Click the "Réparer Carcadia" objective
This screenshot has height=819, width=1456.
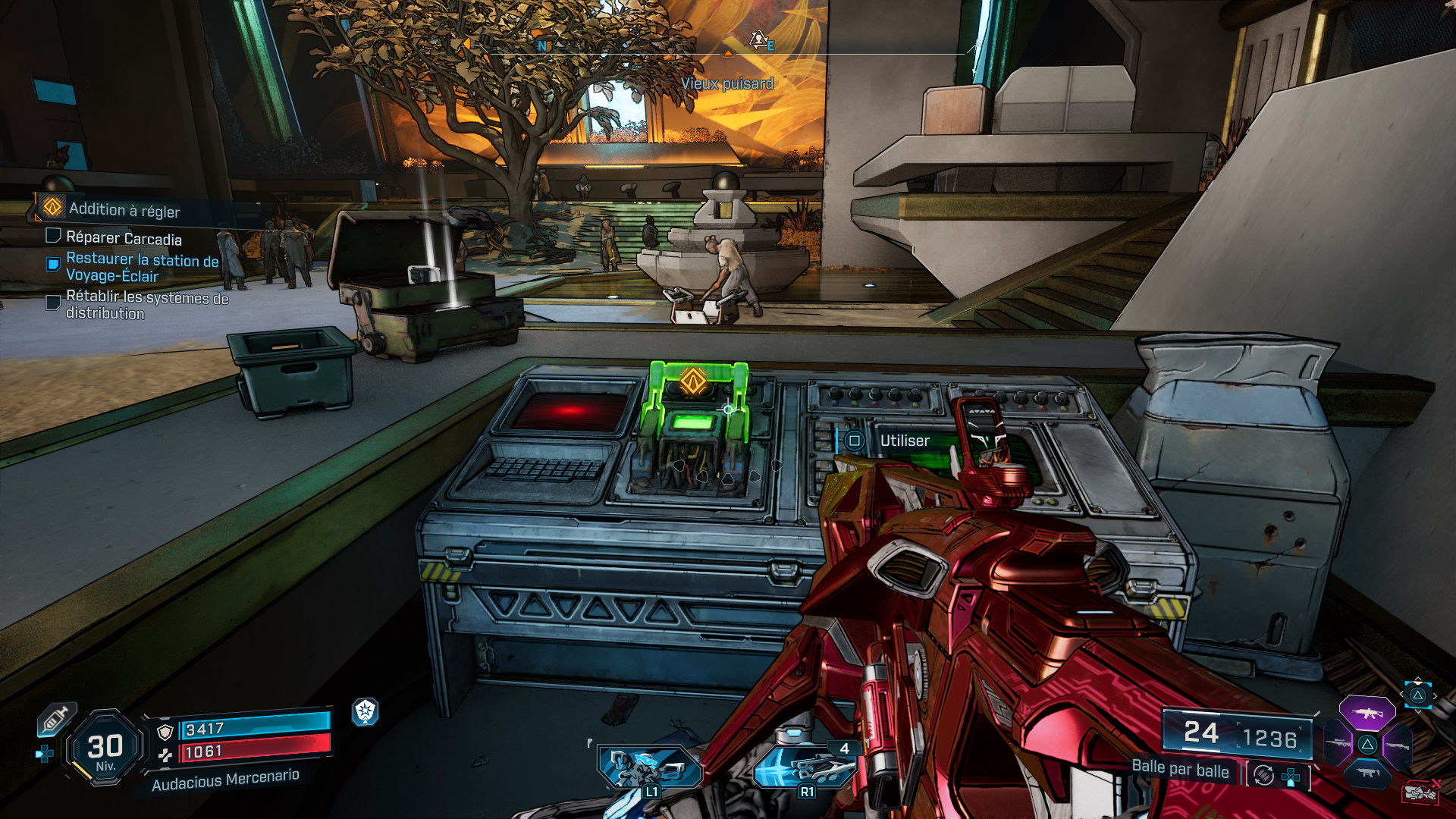pyautogui.click(x=123, y=239)
